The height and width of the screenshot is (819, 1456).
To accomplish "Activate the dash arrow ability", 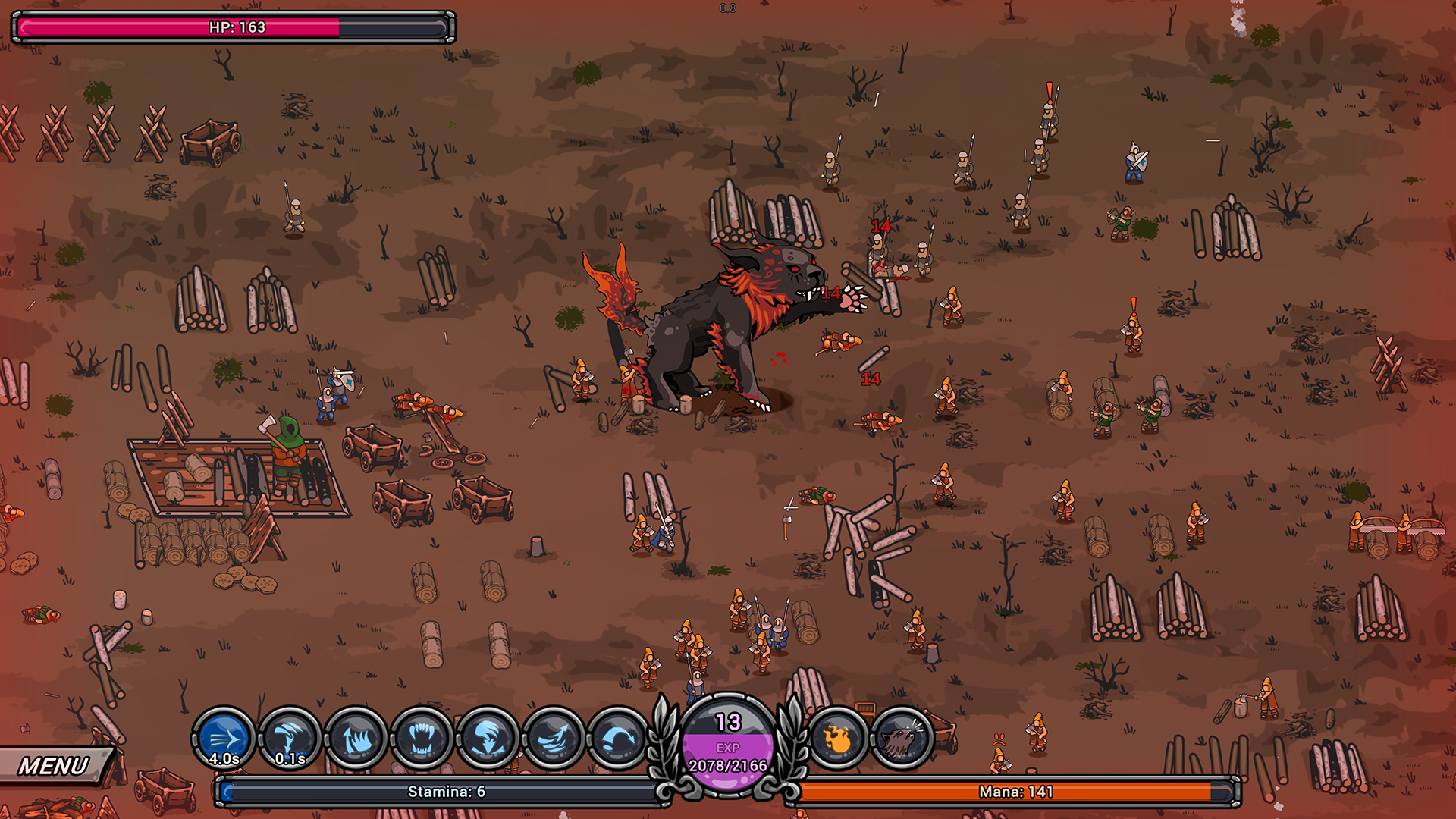I will 224,739.
